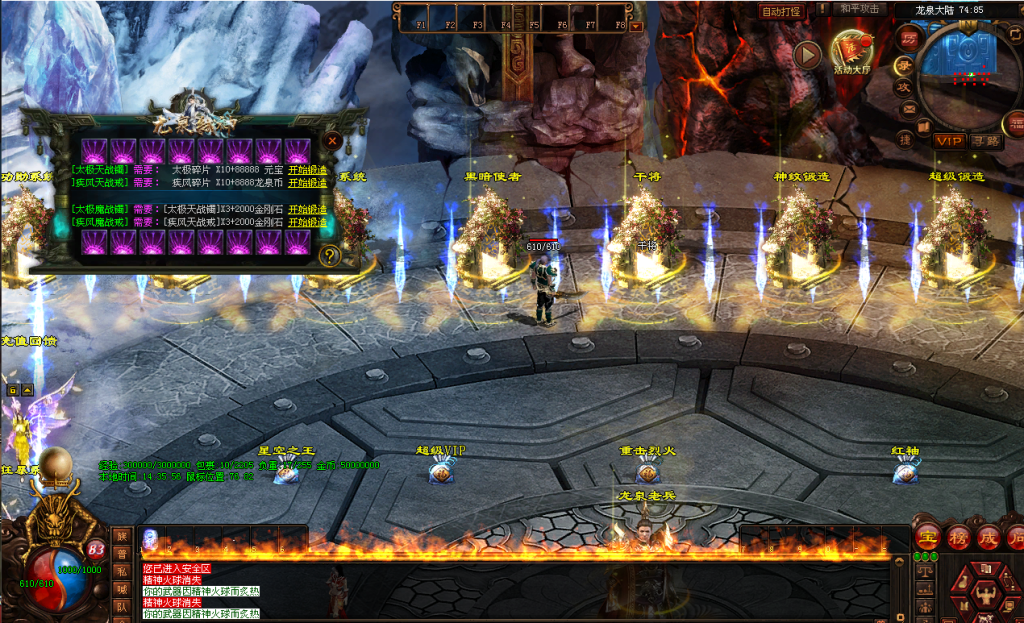
Task: Start forging the 疾风天战戒 ring
Action: (x=307, y=183)
